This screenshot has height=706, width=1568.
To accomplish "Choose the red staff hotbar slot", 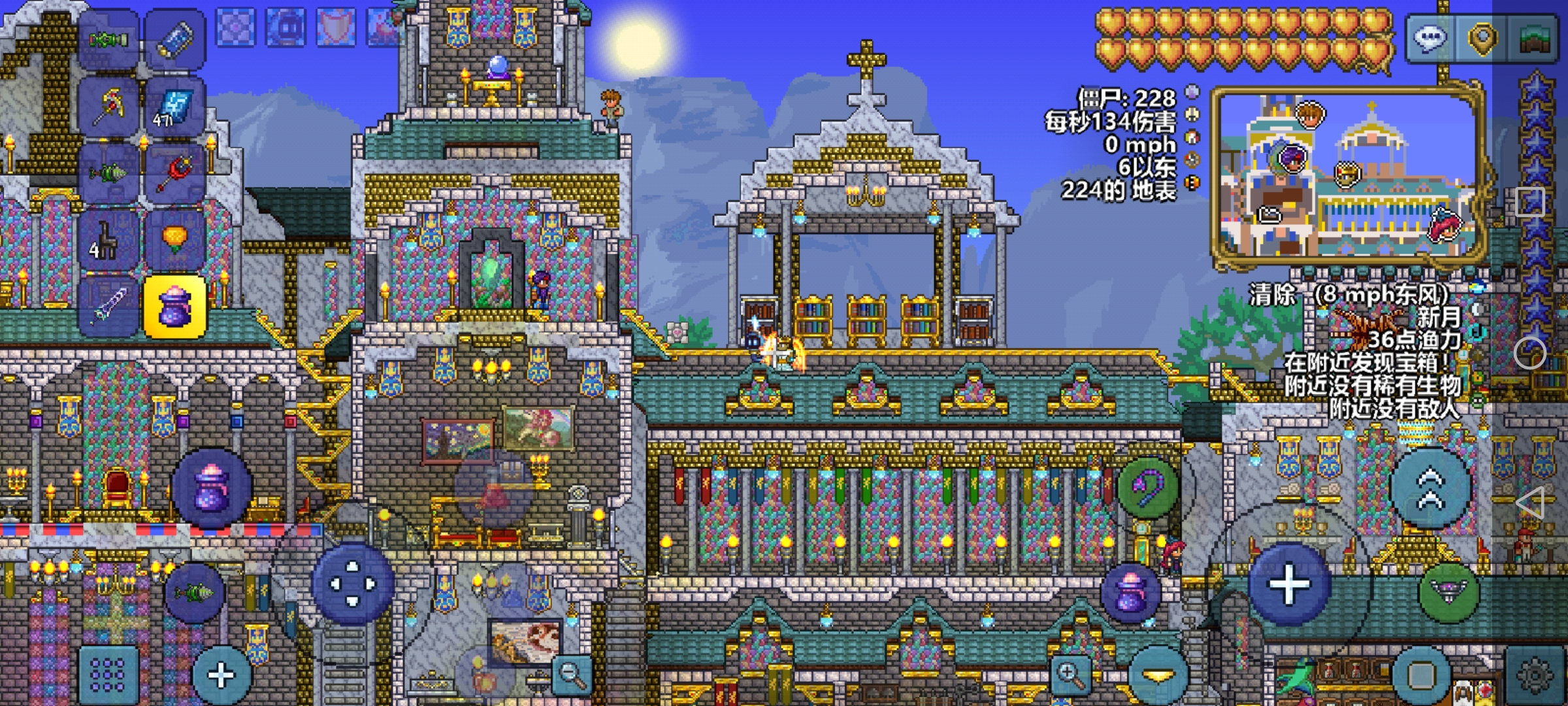I will (x=174, y=173).
